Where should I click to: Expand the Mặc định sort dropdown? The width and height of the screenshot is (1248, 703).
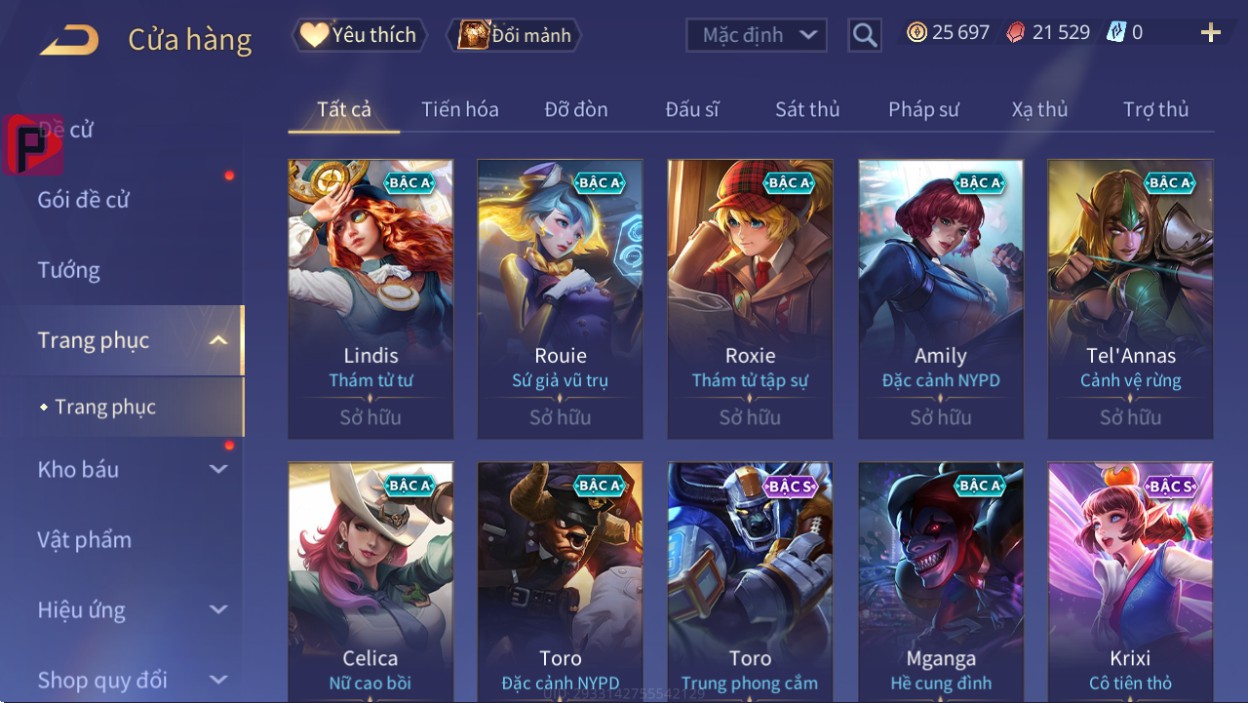[756, 35]
